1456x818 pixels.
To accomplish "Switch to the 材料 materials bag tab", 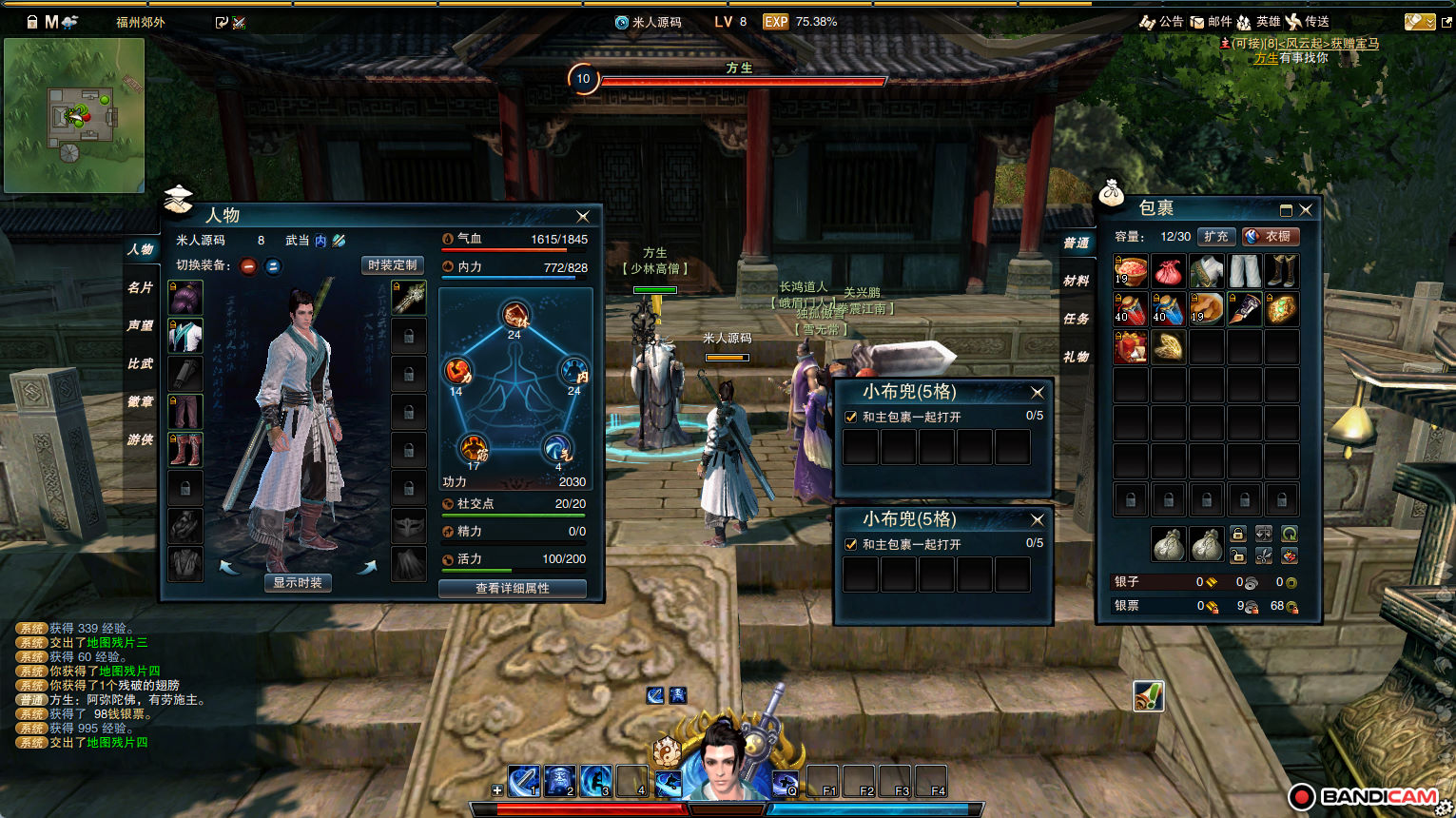I will coord(1077,281).
